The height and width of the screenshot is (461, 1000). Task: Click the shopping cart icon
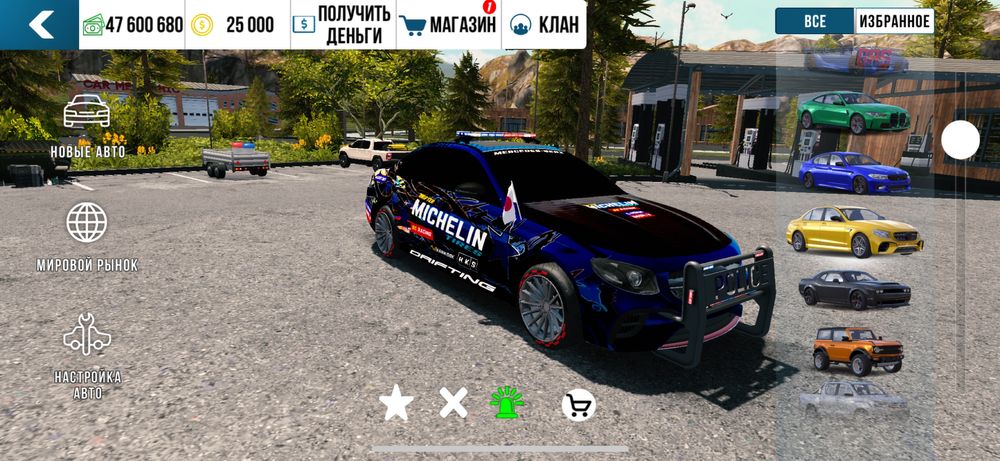(578, 404)
